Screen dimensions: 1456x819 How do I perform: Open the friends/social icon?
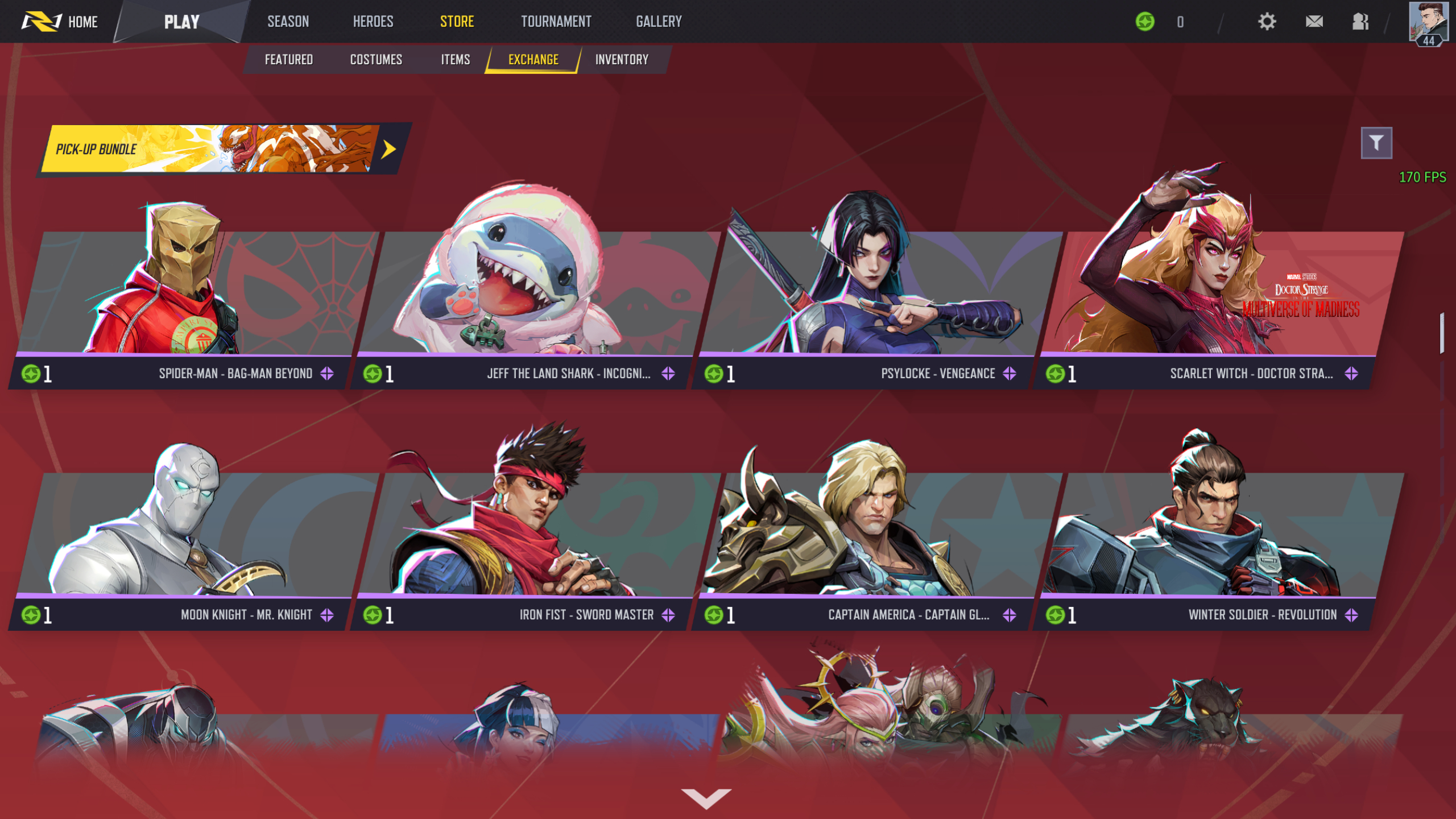tap(1362, 22)
